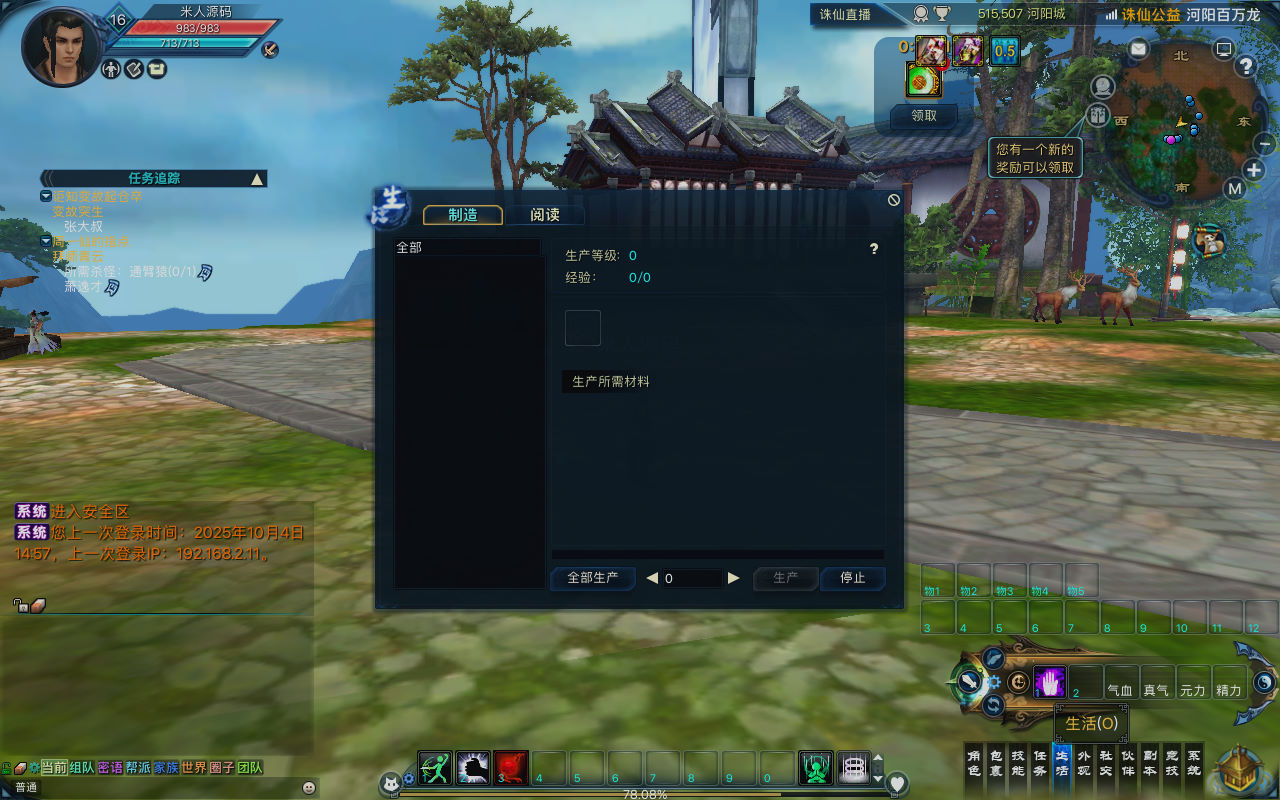
Task: Open the mail envelope icon
Action: pyautogui.click(x=1139, y=48)
